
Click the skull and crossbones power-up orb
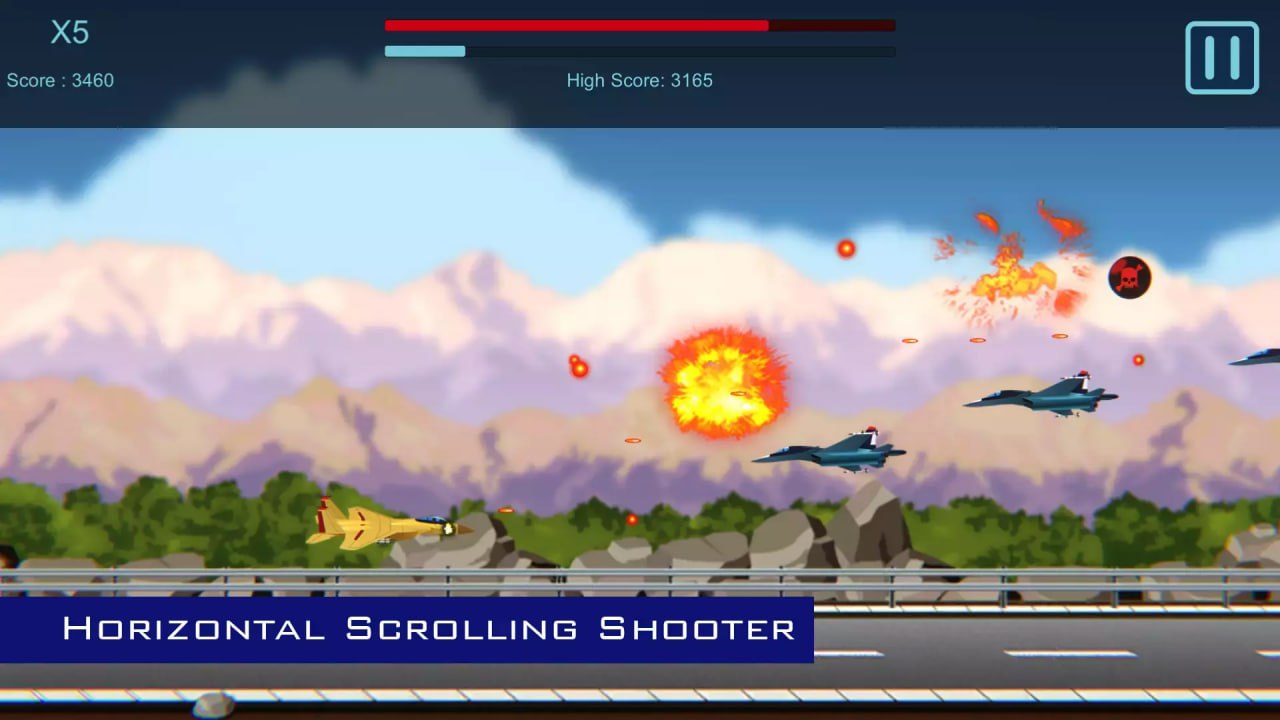(1128, 277)
